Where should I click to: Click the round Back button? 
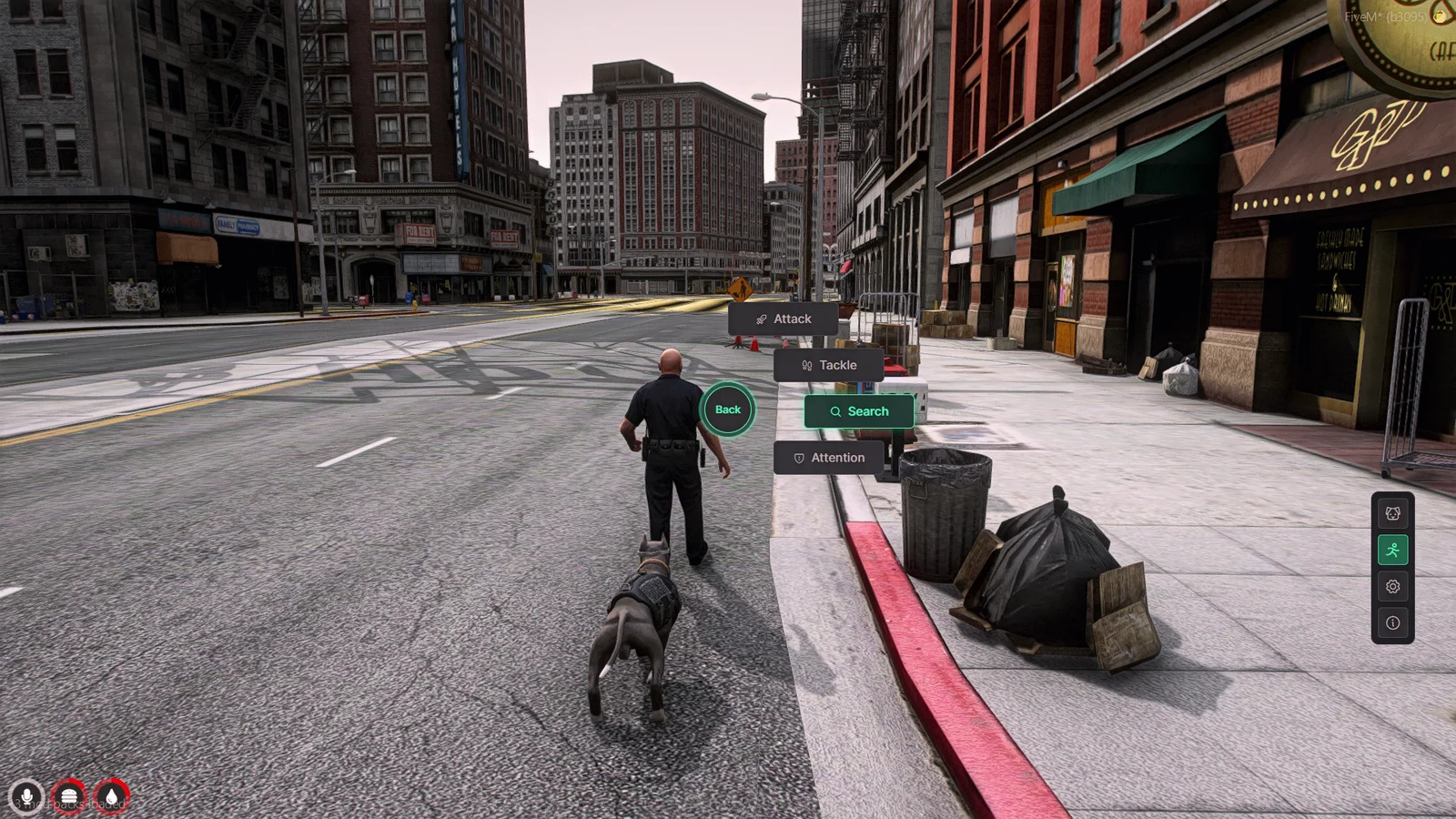(x=728, y=409)
